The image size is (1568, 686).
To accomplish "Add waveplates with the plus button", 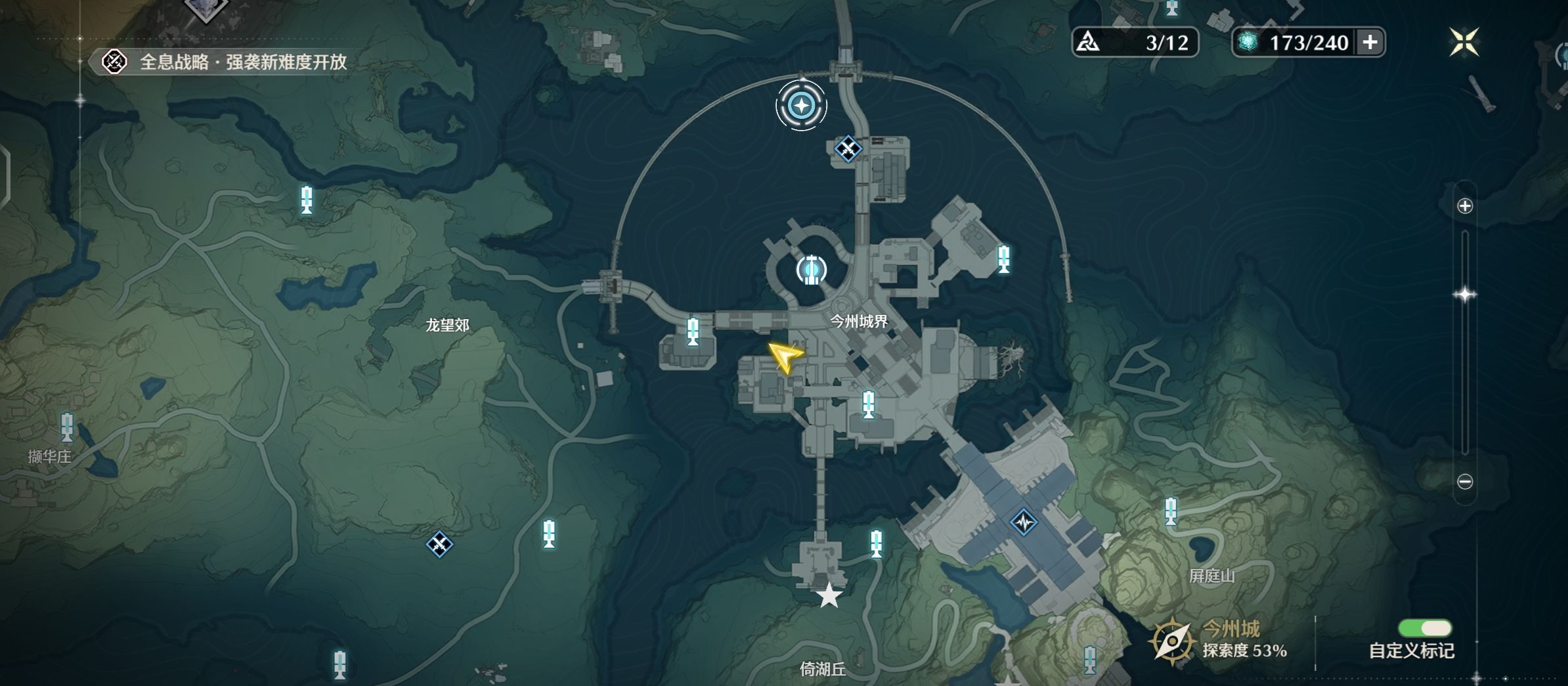I will [x=1370, y=43].
